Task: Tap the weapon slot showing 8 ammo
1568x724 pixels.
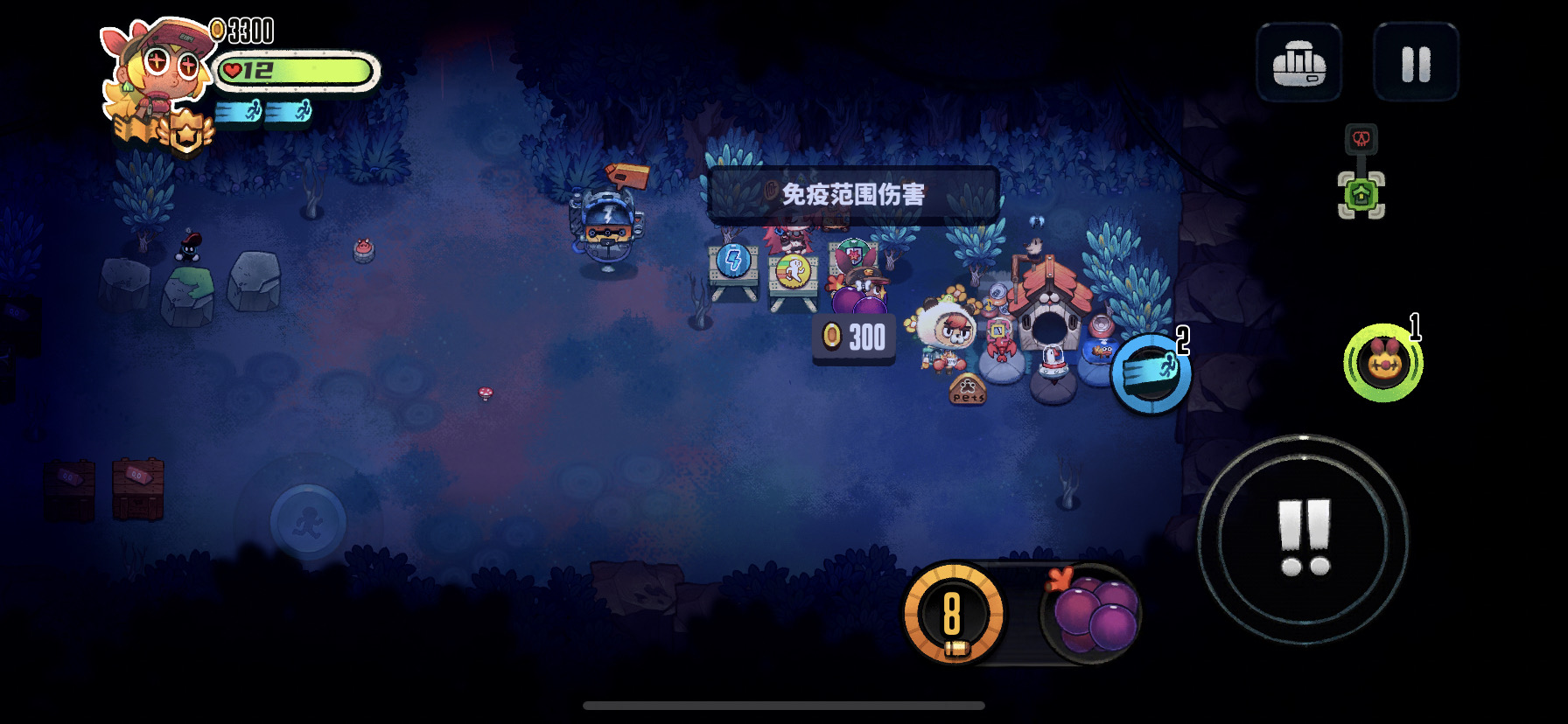Action: 954,614
